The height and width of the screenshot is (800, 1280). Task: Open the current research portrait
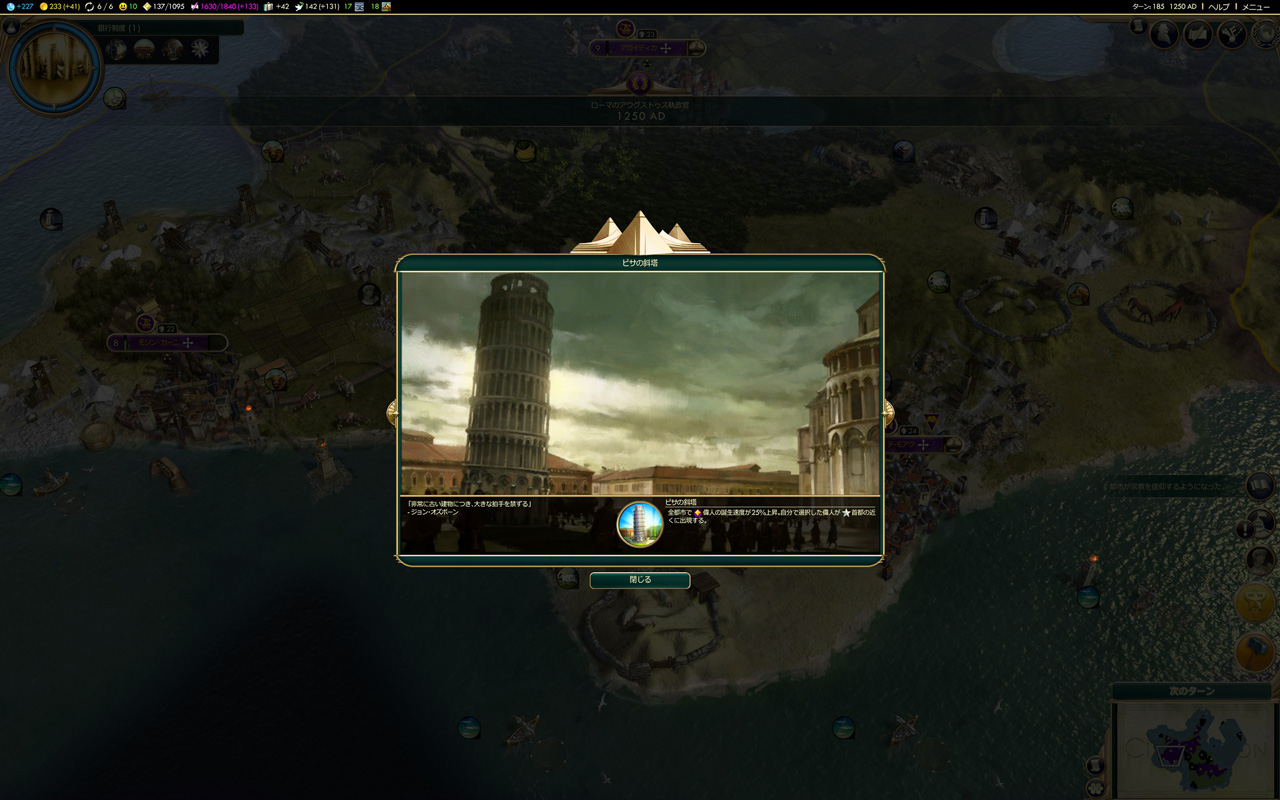[x=54, y=67]
